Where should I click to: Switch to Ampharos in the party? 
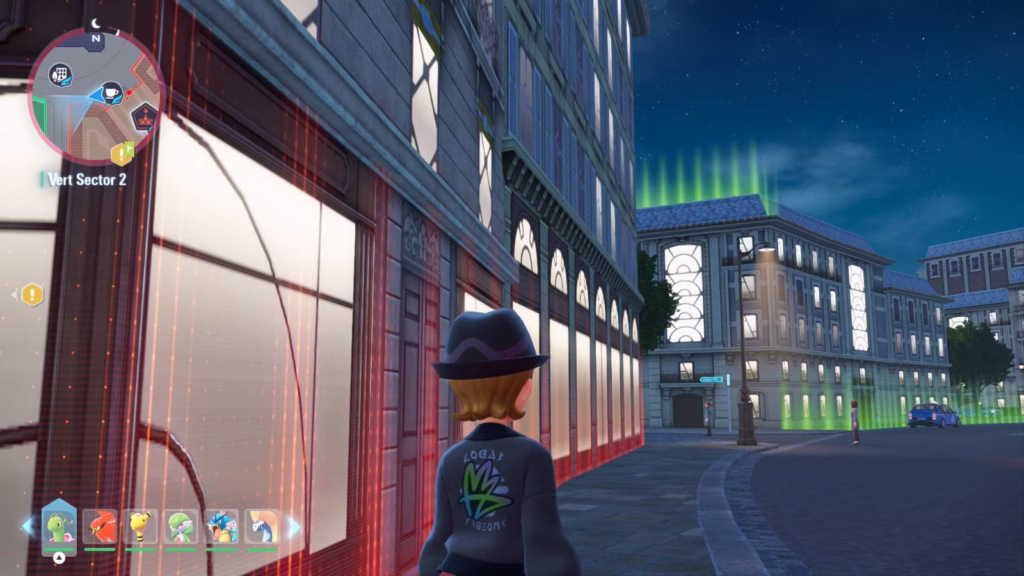tap(141, 526)
